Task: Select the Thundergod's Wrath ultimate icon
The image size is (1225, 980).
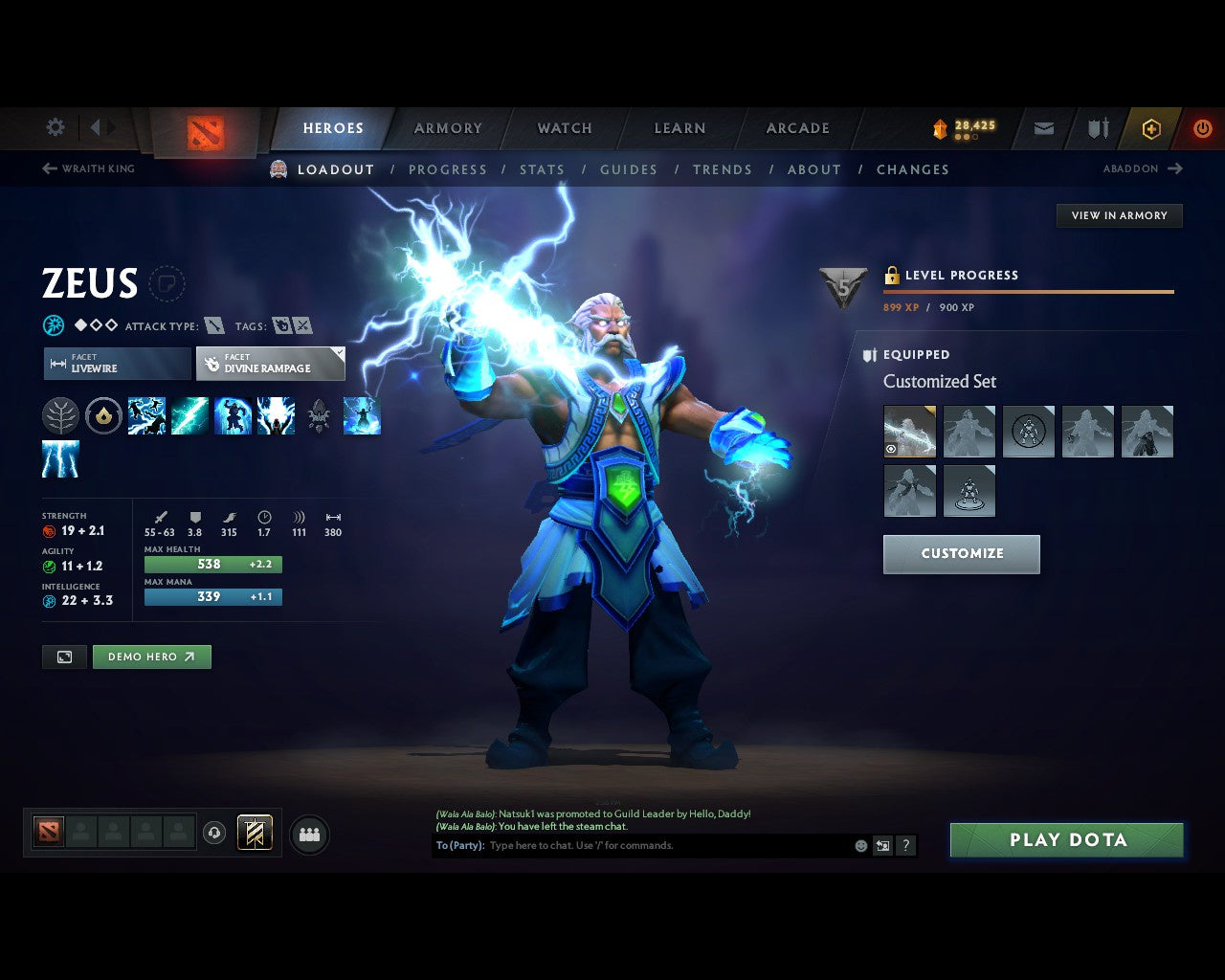Action: coord(276,415)
